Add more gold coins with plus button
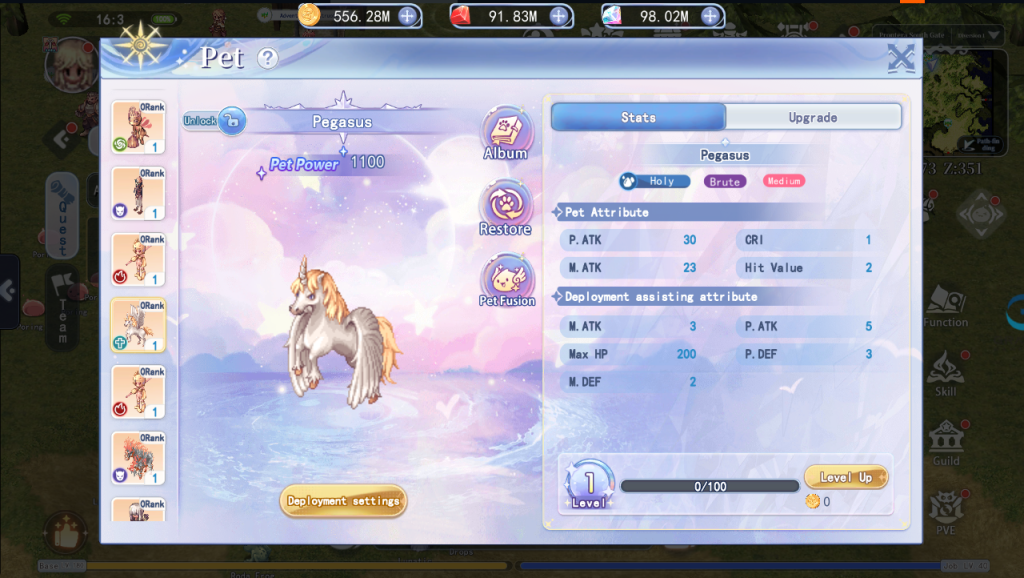The height and width of the screenshot is (578, 1024). click(408, 16)
